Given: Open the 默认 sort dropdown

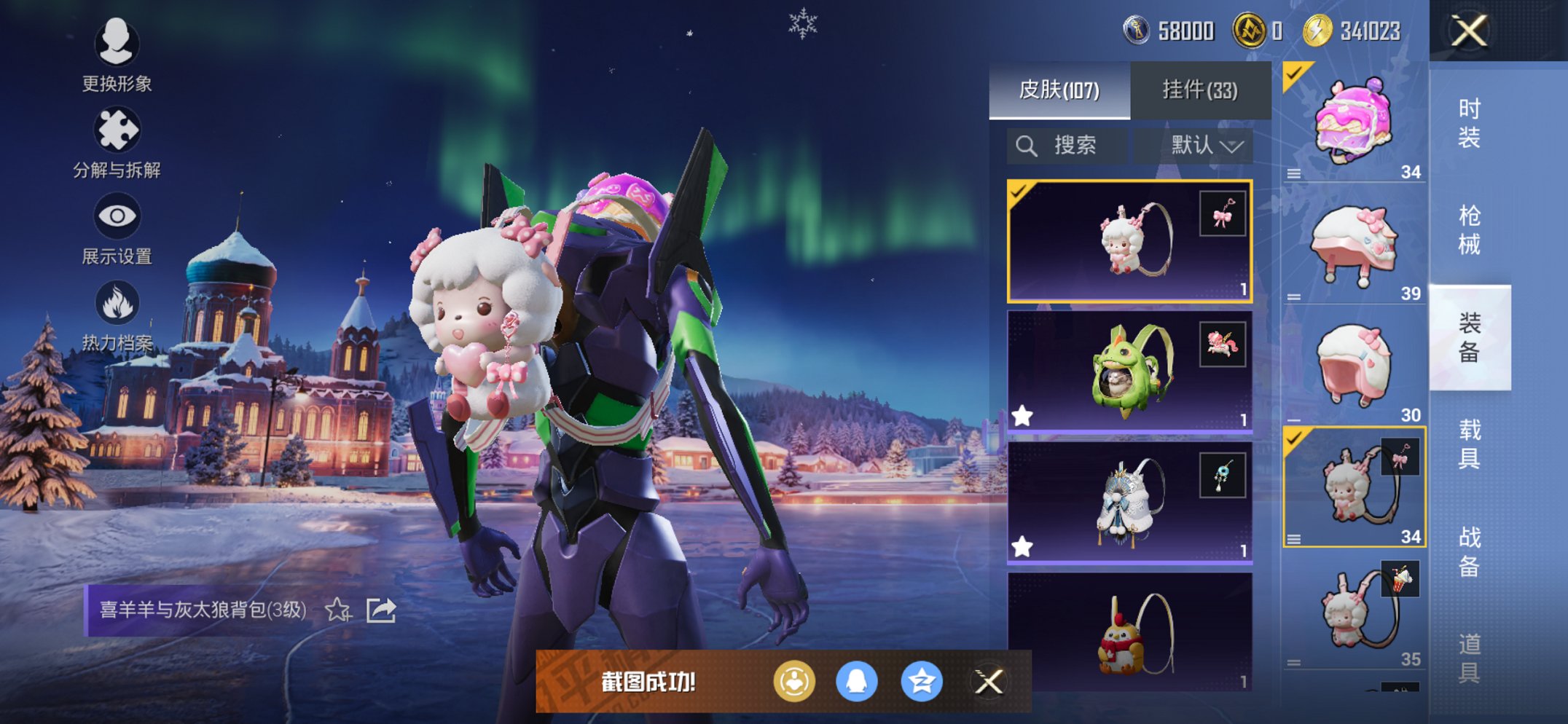Looking at the screenshot, I should tap(1206, 146).
